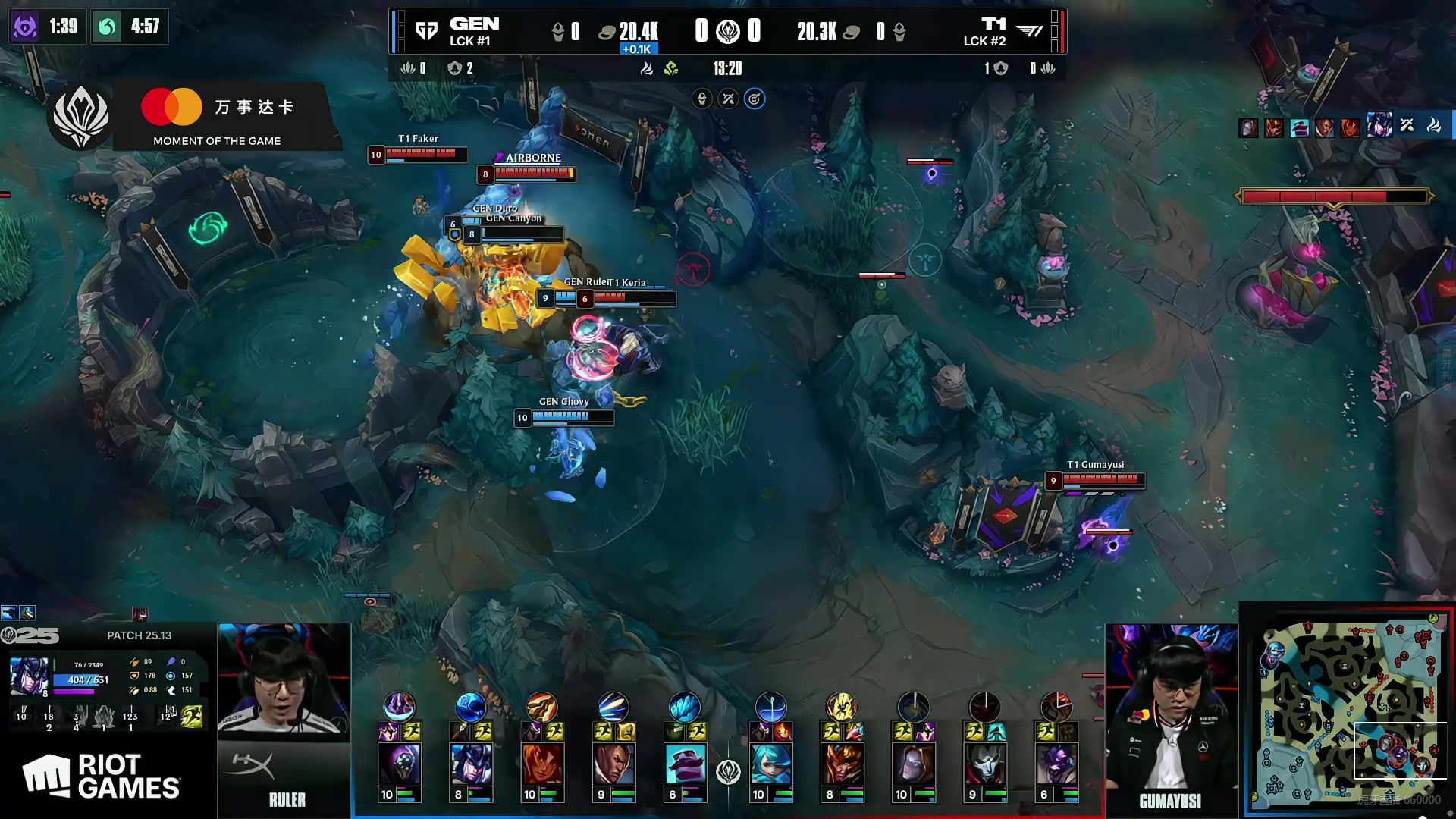The image size is (1456, 819).
Task: Select the T1 team logo on scoreboard
Action: click(x=1029, y=31)
